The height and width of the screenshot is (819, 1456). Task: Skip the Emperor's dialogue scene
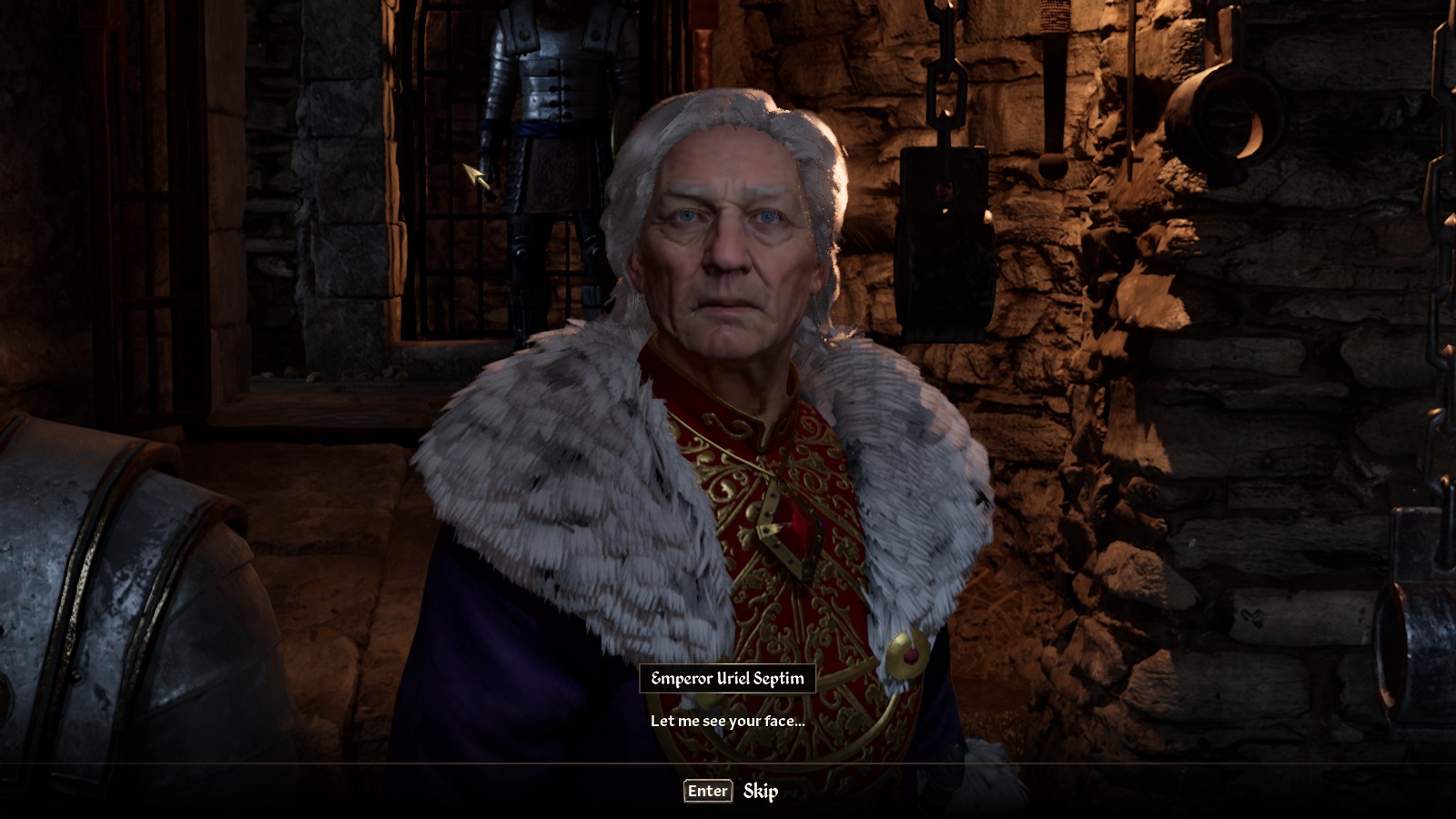tap(732, 791)
